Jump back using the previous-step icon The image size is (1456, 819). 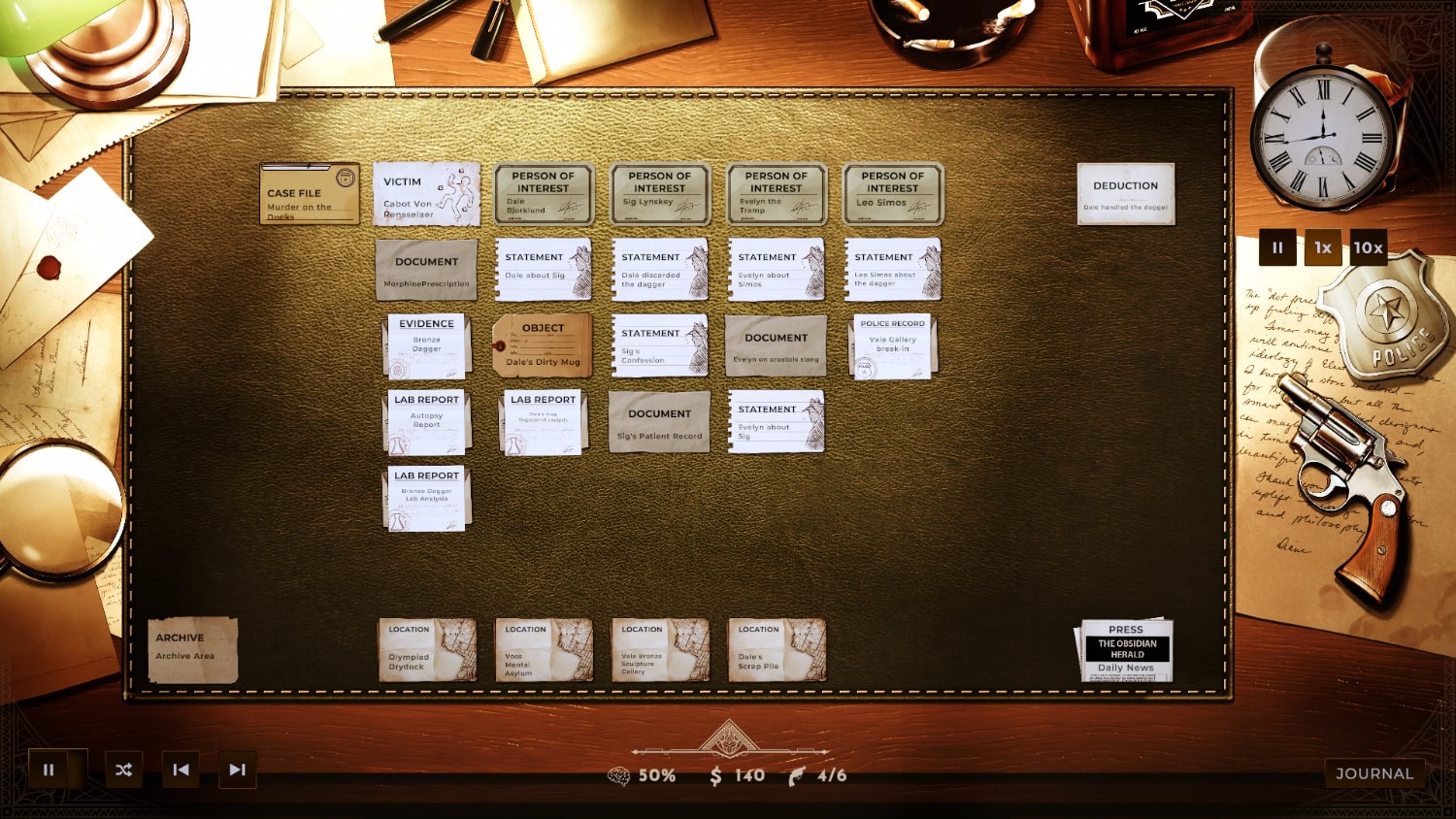point(180,770)
